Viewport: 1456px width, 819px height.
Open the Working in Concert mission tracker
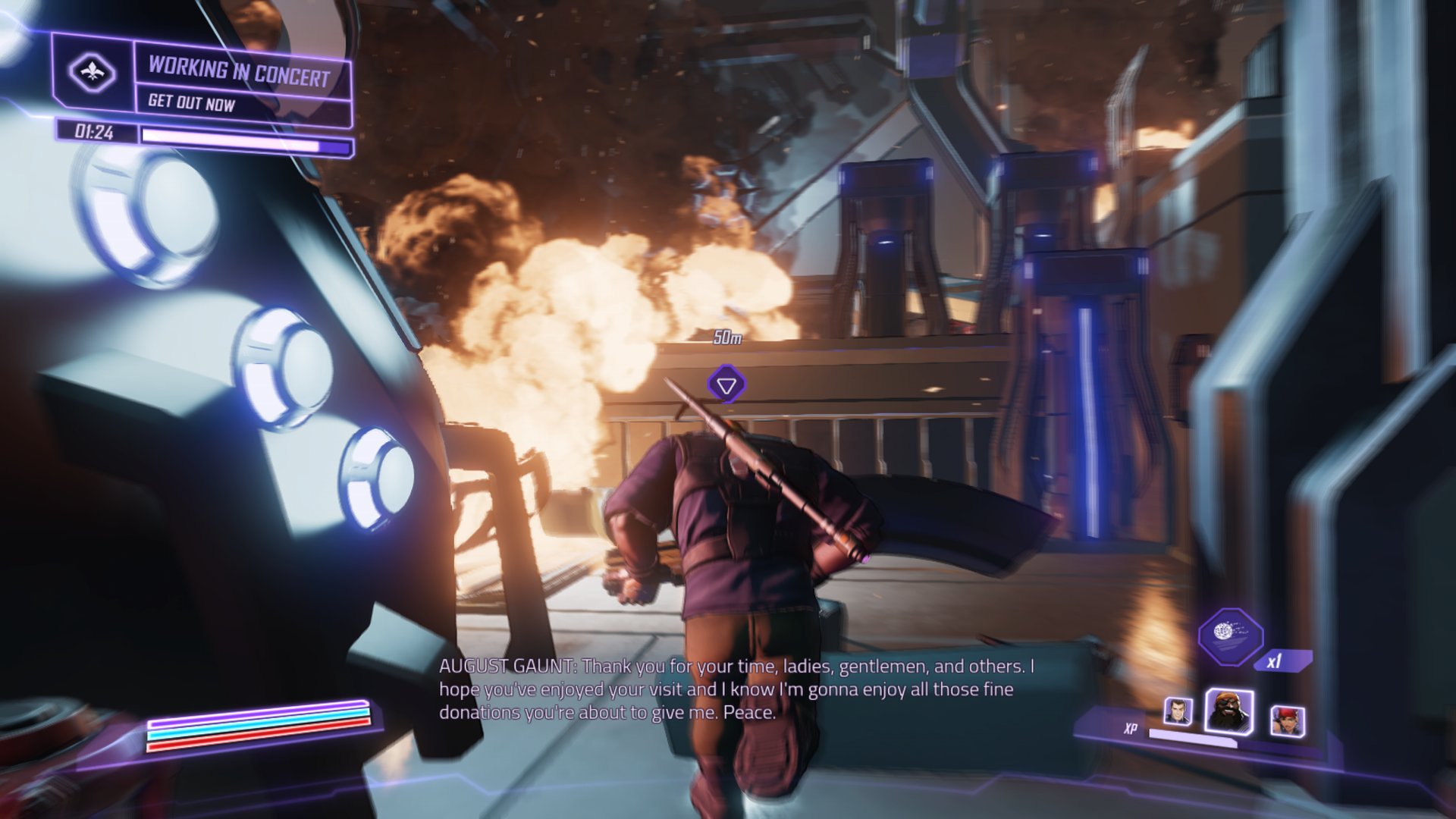click(x=239, y=72)
